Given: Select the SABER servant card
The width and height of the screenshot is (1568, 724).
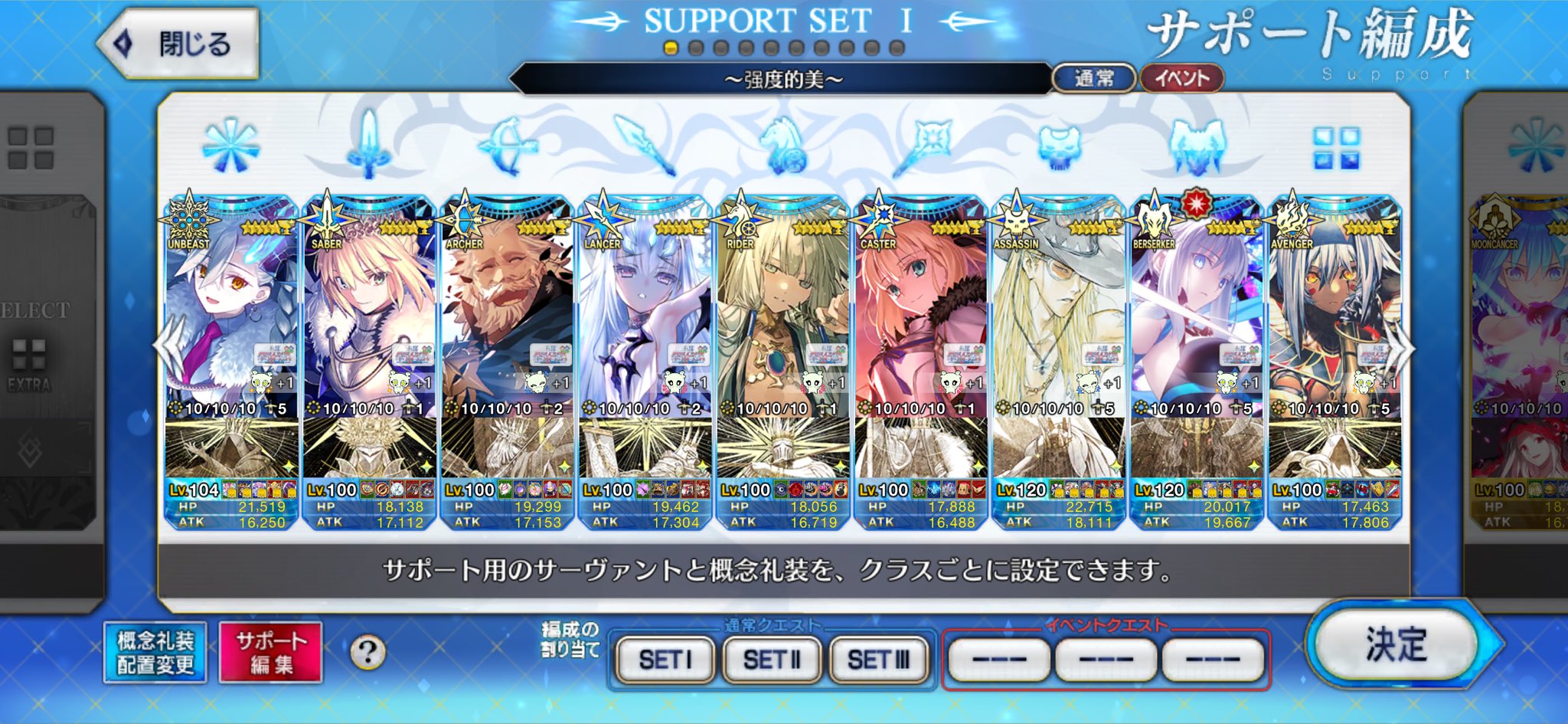Looking at the screenshot, I should [369, 322].
